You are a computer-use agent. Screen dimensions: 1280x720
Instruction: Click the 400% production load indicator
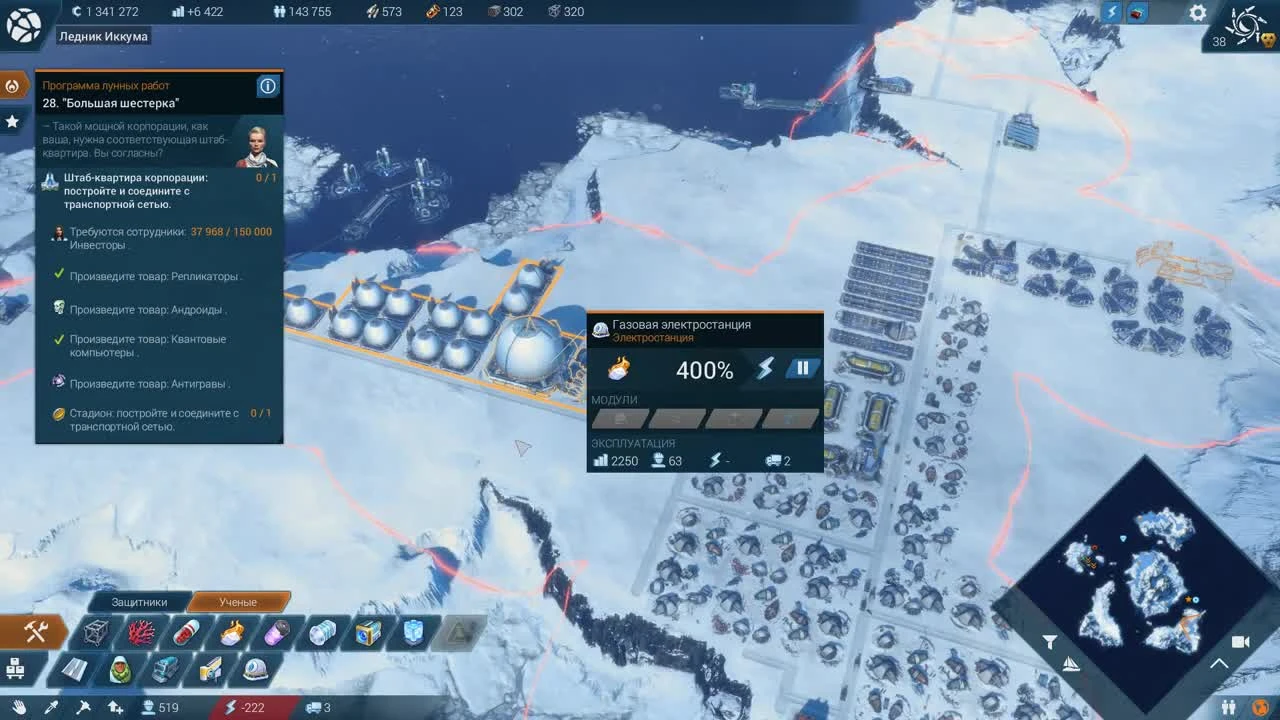pos(704,370)
